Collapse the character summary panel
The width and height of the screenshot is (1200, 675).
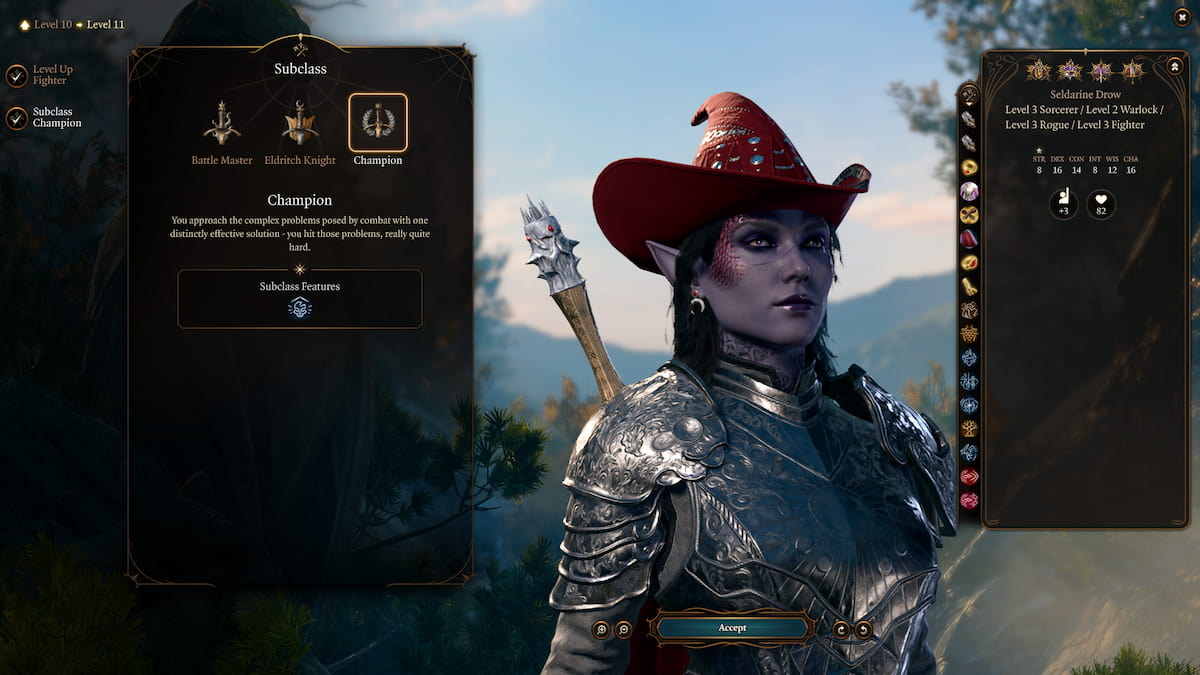(x=1175, y=67)
